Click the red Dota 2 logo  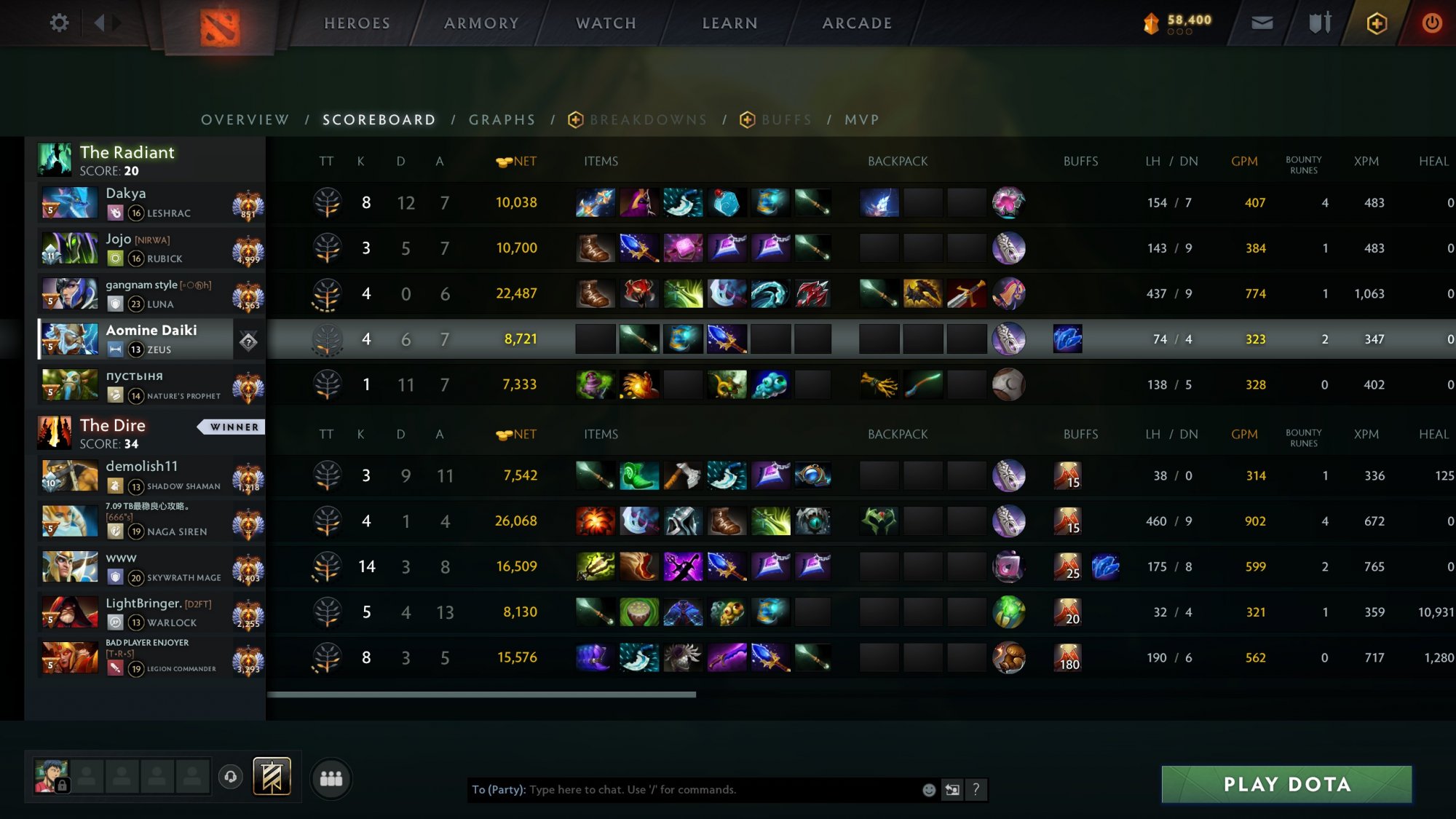click(220, 28)
